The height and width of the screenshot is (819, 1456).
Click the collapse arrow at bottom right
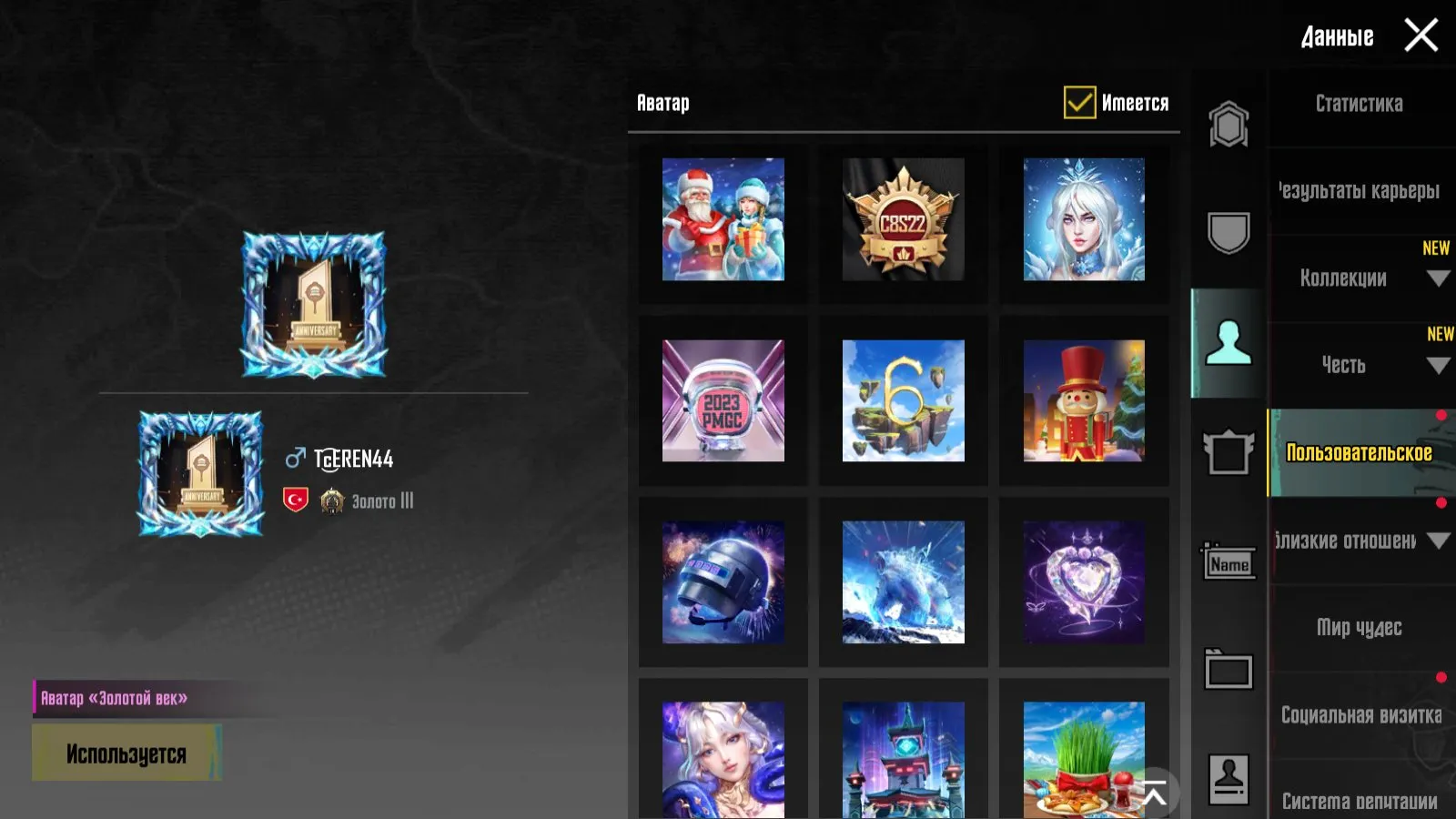pos(1157,791)
